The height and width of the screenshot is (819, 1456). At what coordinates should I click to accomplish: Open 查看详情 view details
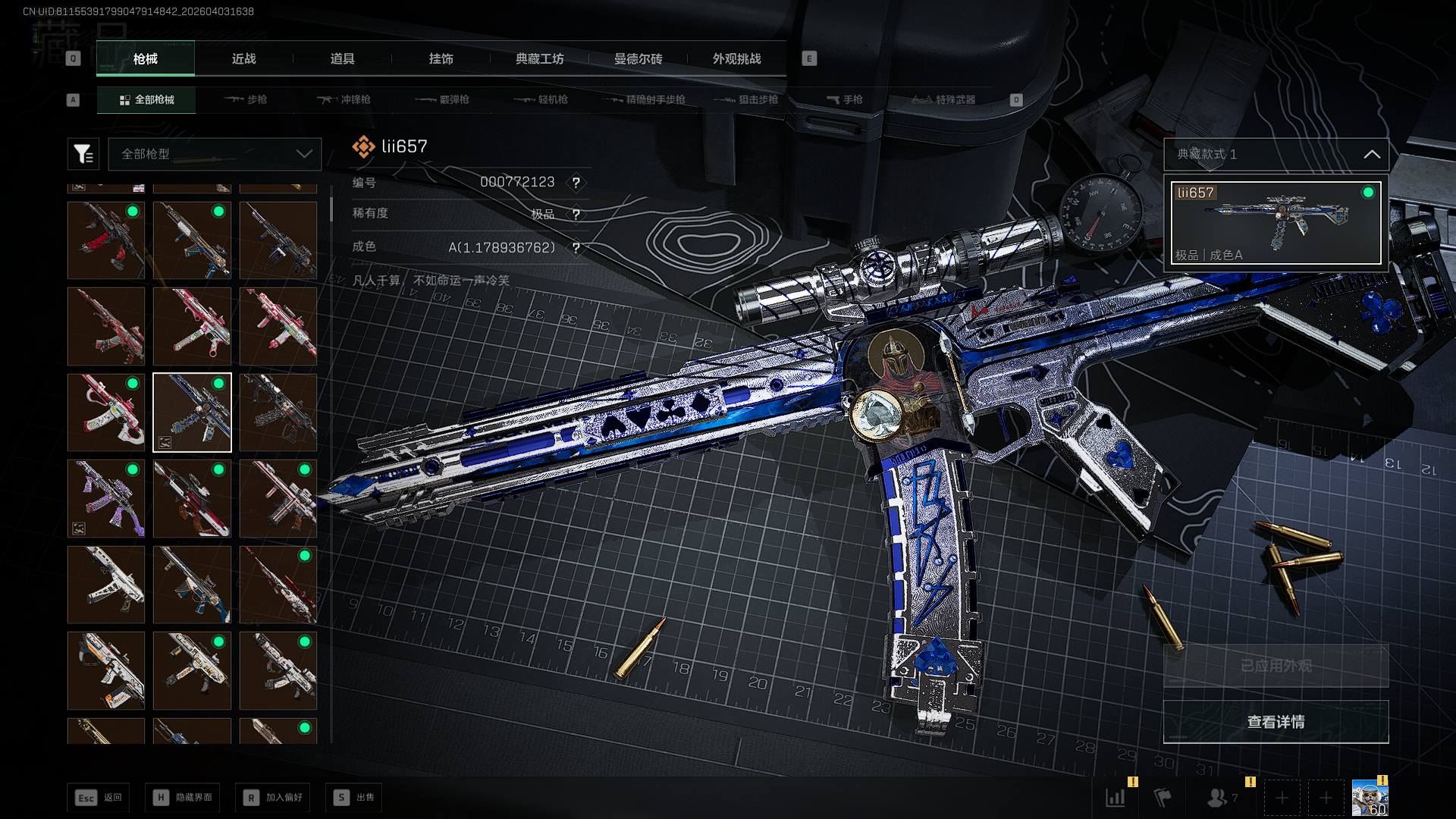pos(1276,722)
